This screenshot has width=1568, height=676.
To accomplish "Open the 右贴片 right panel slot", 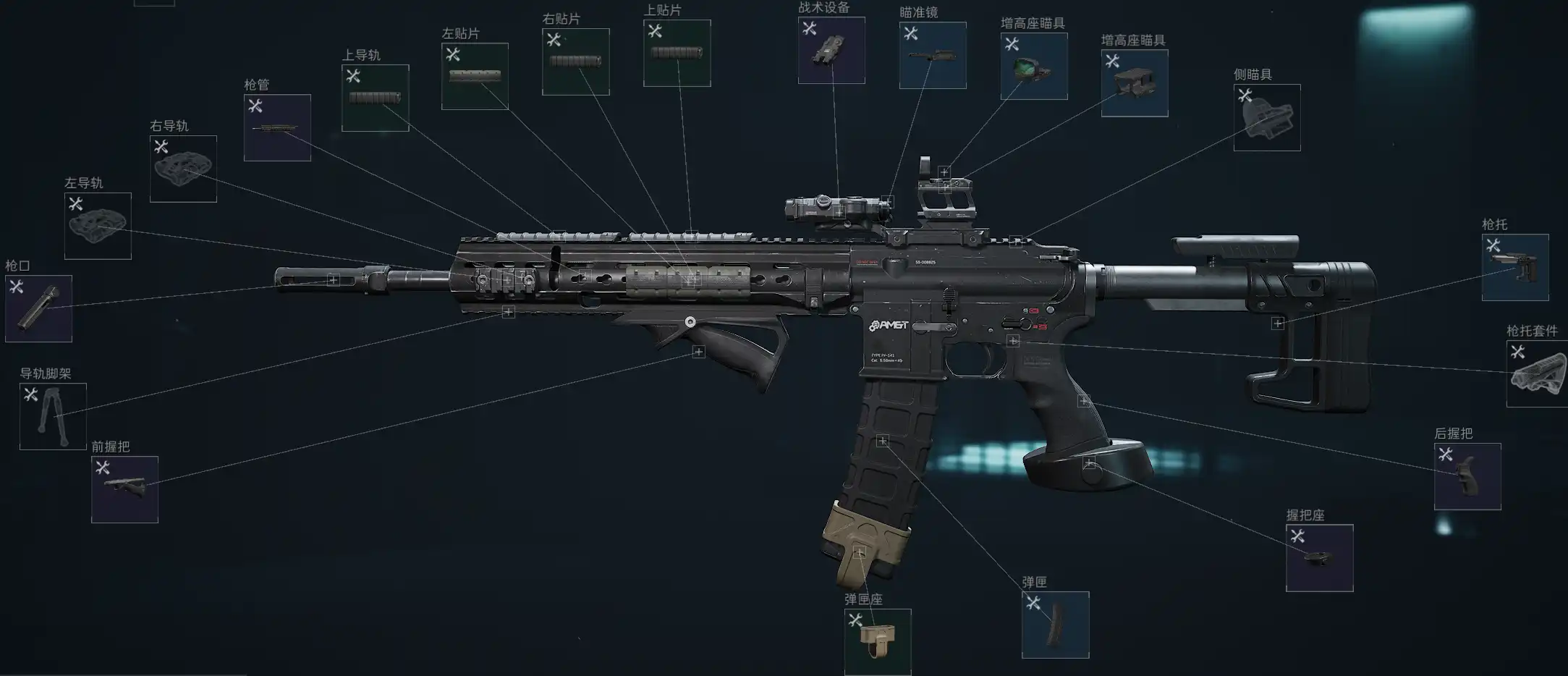I will [575, 62].
